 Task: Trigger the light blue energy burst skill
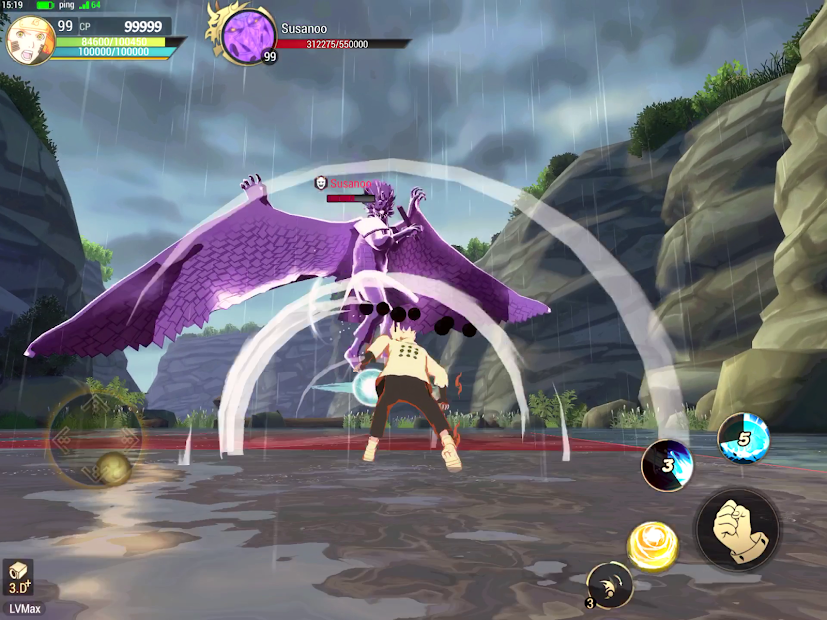(x=743, y=438)
